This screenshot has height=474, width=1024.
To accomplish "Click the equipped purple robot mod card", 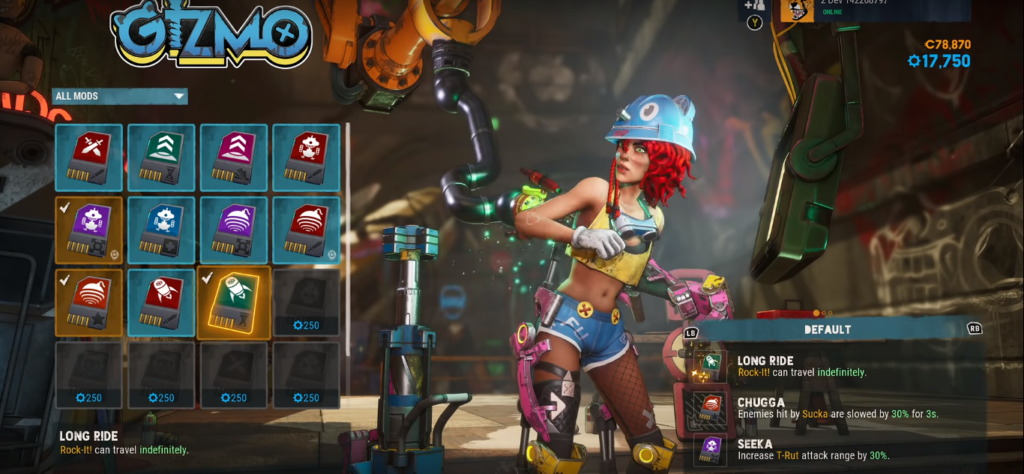I will [89, 230].
